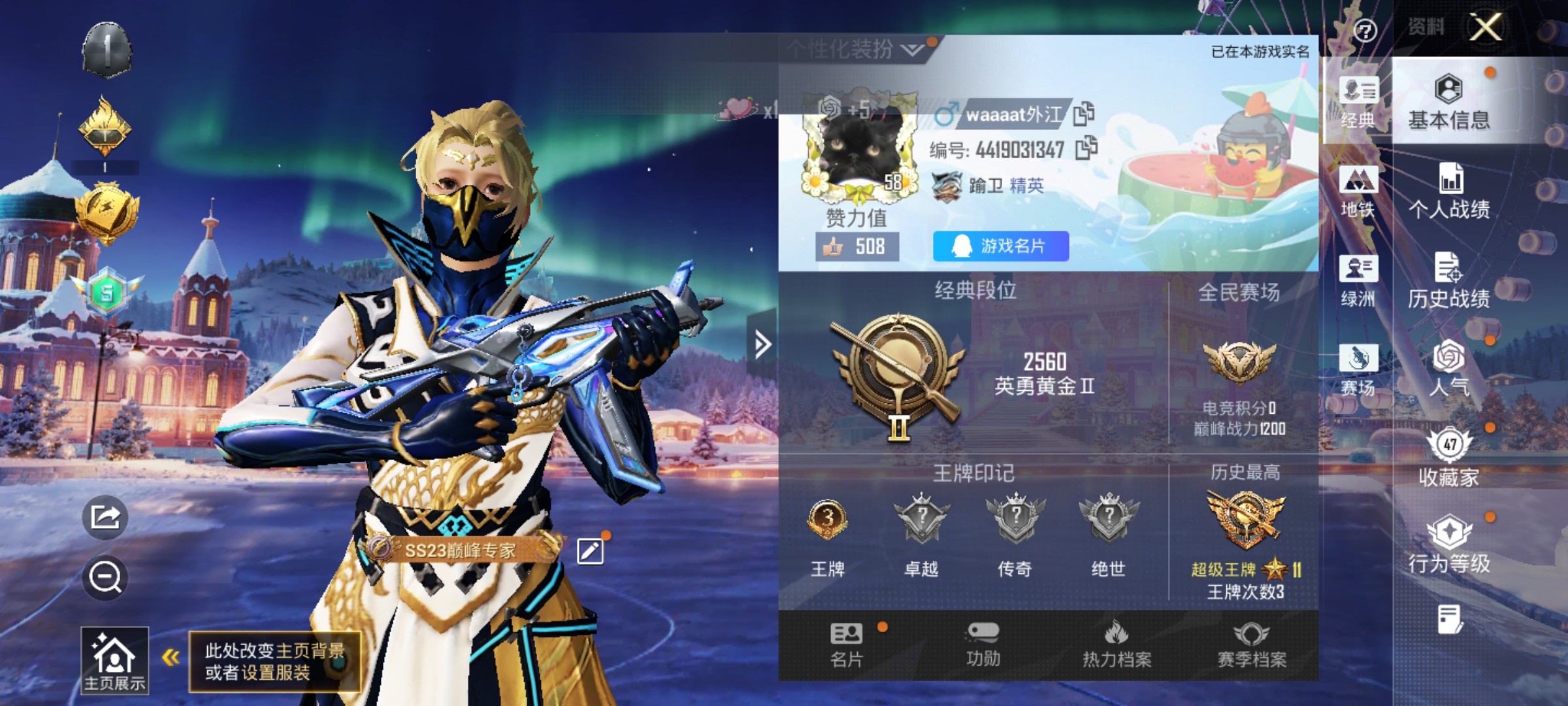Open the 名片 bottom tab
This screenshot has height=706, width=1568.
coord(847,645)
